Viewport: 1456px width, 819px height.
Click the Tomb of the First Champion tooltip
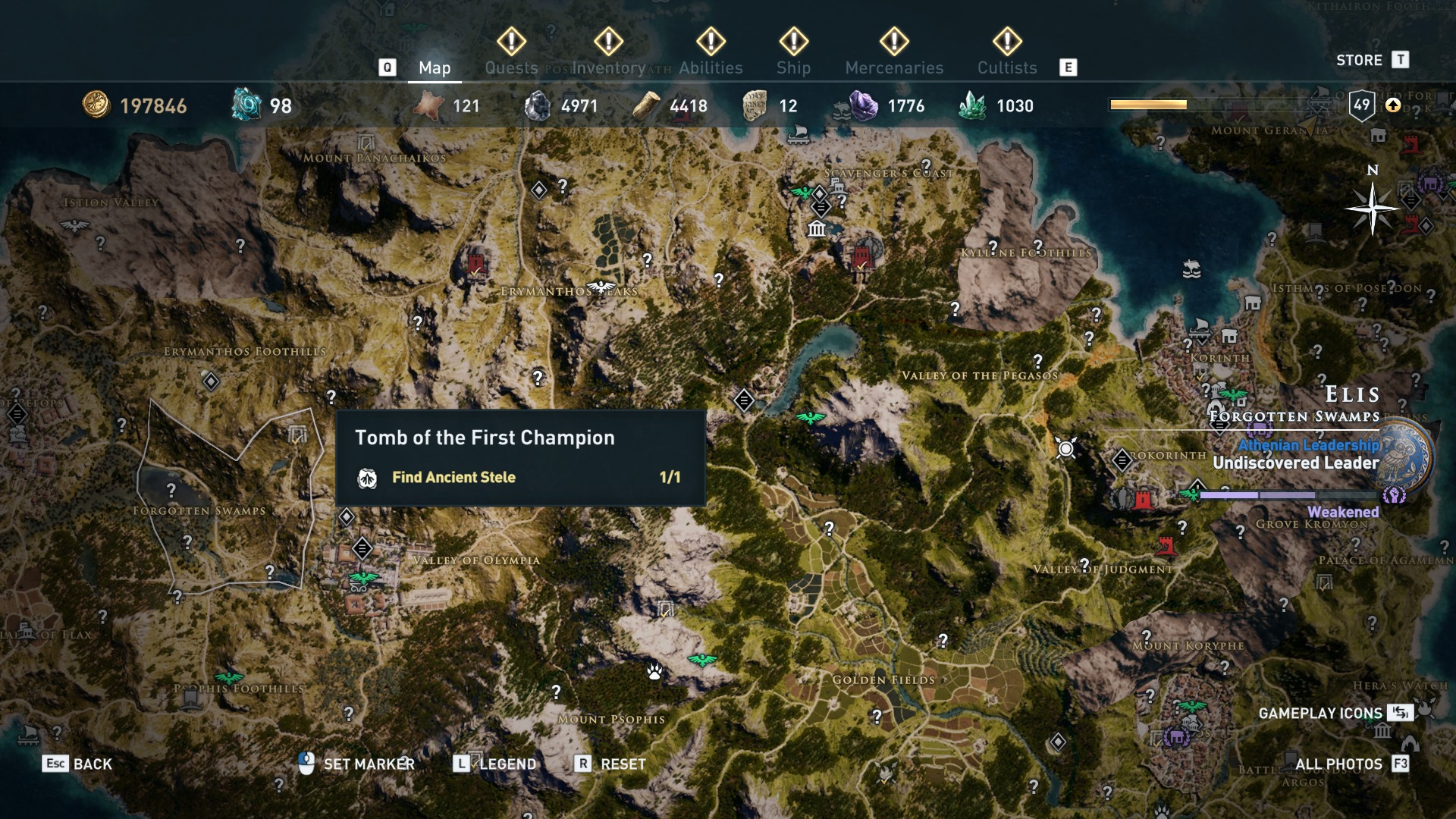[520, 457]
